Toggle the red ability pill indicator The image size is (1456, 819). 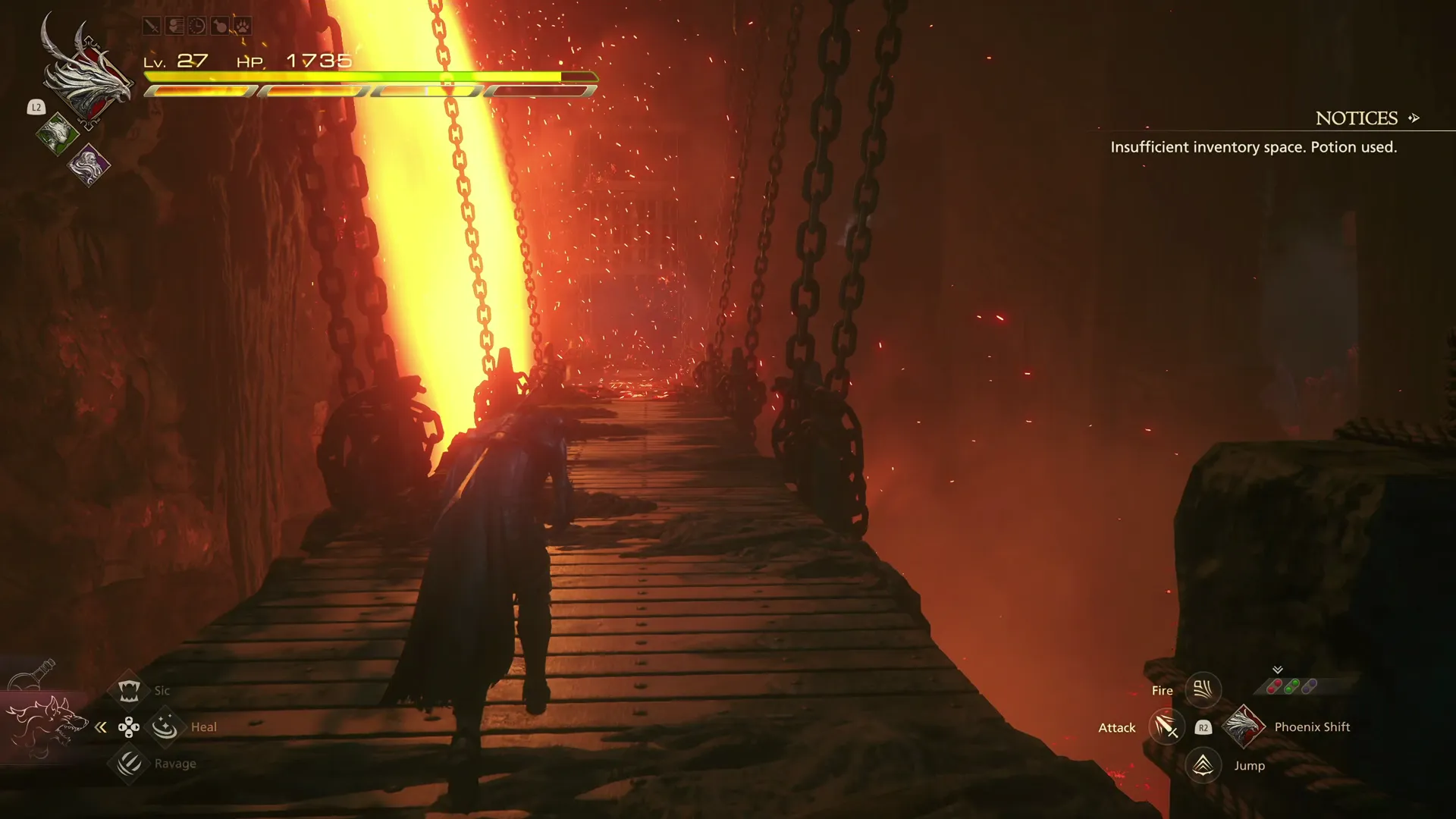pos(1275,686)
